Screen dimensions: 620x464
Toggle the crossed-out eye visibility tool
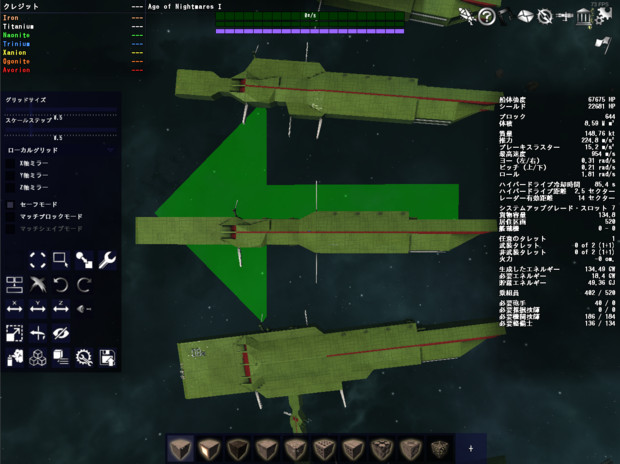click(x=61, y=332)
